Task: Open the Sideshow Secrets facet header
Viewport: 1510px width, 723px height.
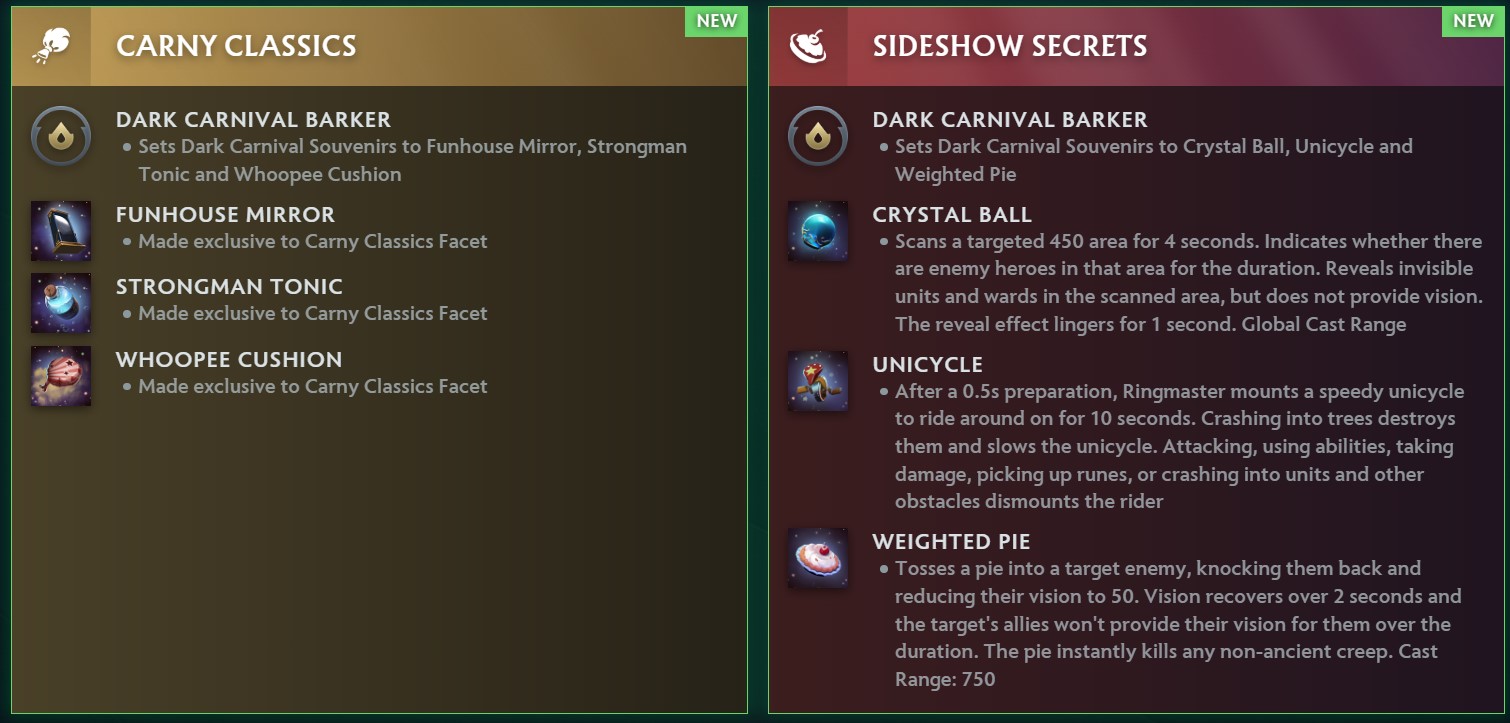Action: pos(1010,46)
